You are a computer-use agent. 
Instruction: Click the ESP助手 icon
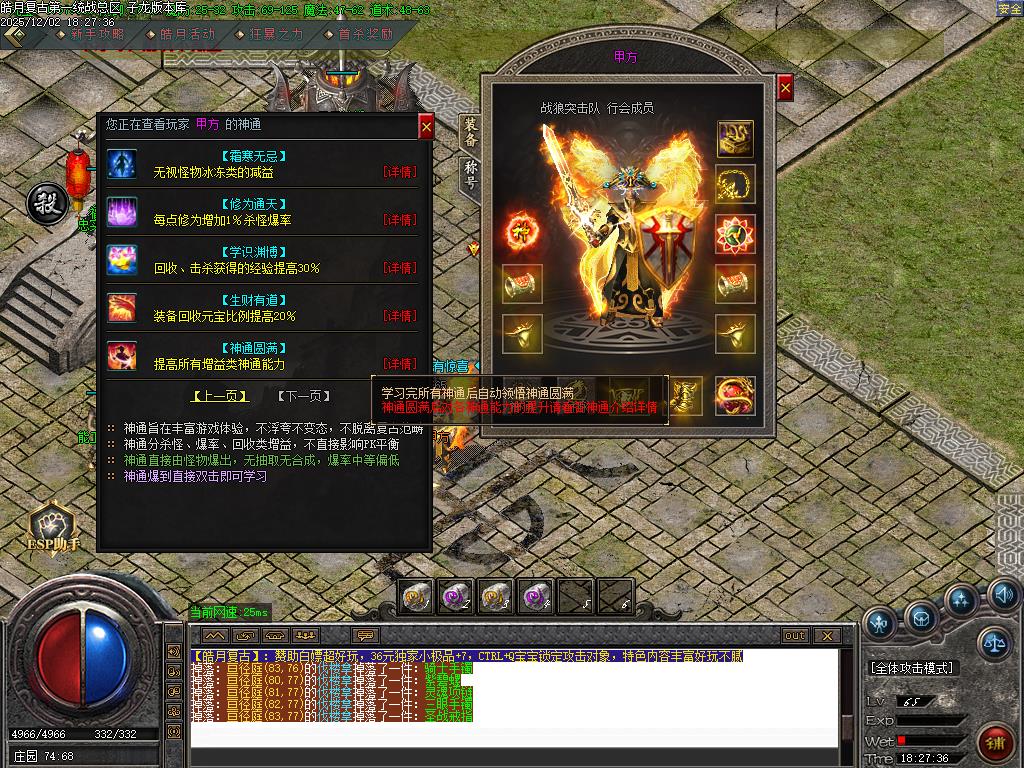pyautogui.click(x=53, y=527)
